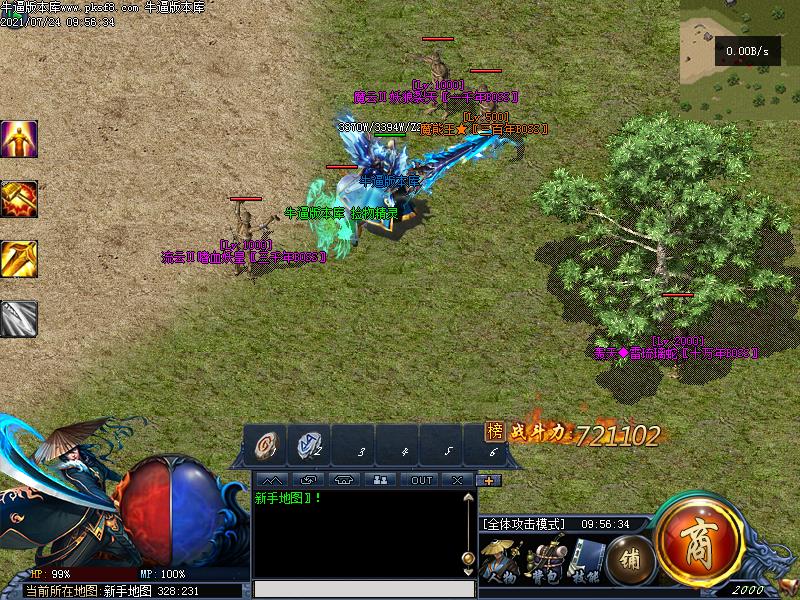Click the chat scrollbar down arrow
Screen dimensions: 800x600
(x=467, y=572)
